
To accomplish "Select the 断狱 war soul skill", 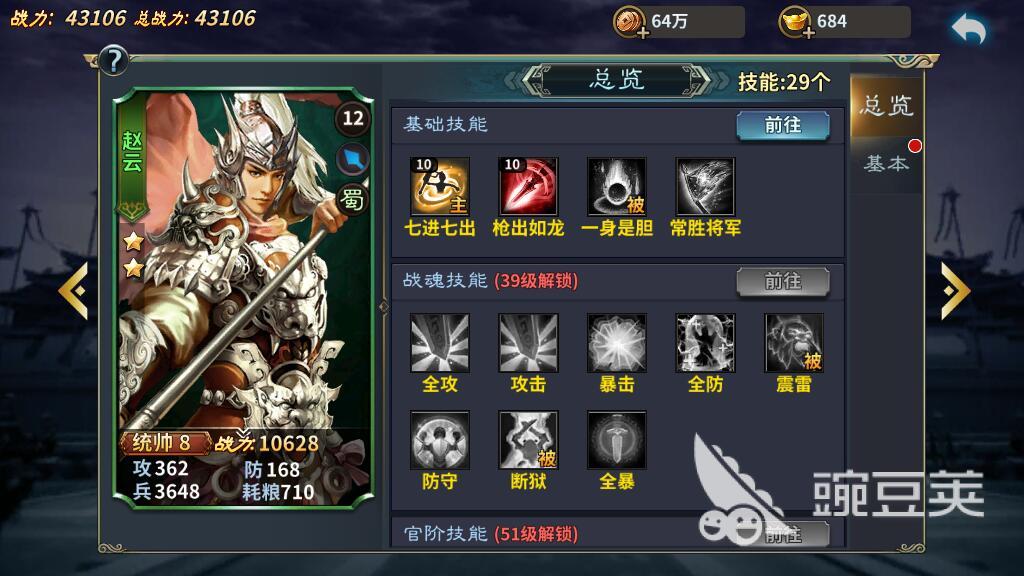I will [528, 440].
